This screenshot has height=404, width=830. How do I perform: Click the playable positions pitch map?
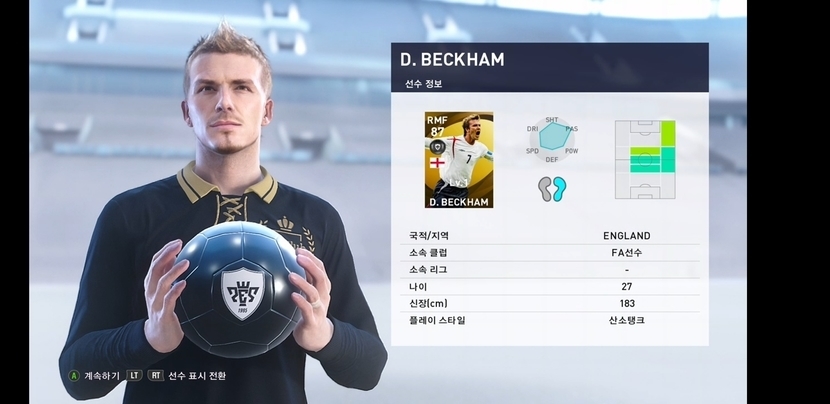tap(645, 160)
